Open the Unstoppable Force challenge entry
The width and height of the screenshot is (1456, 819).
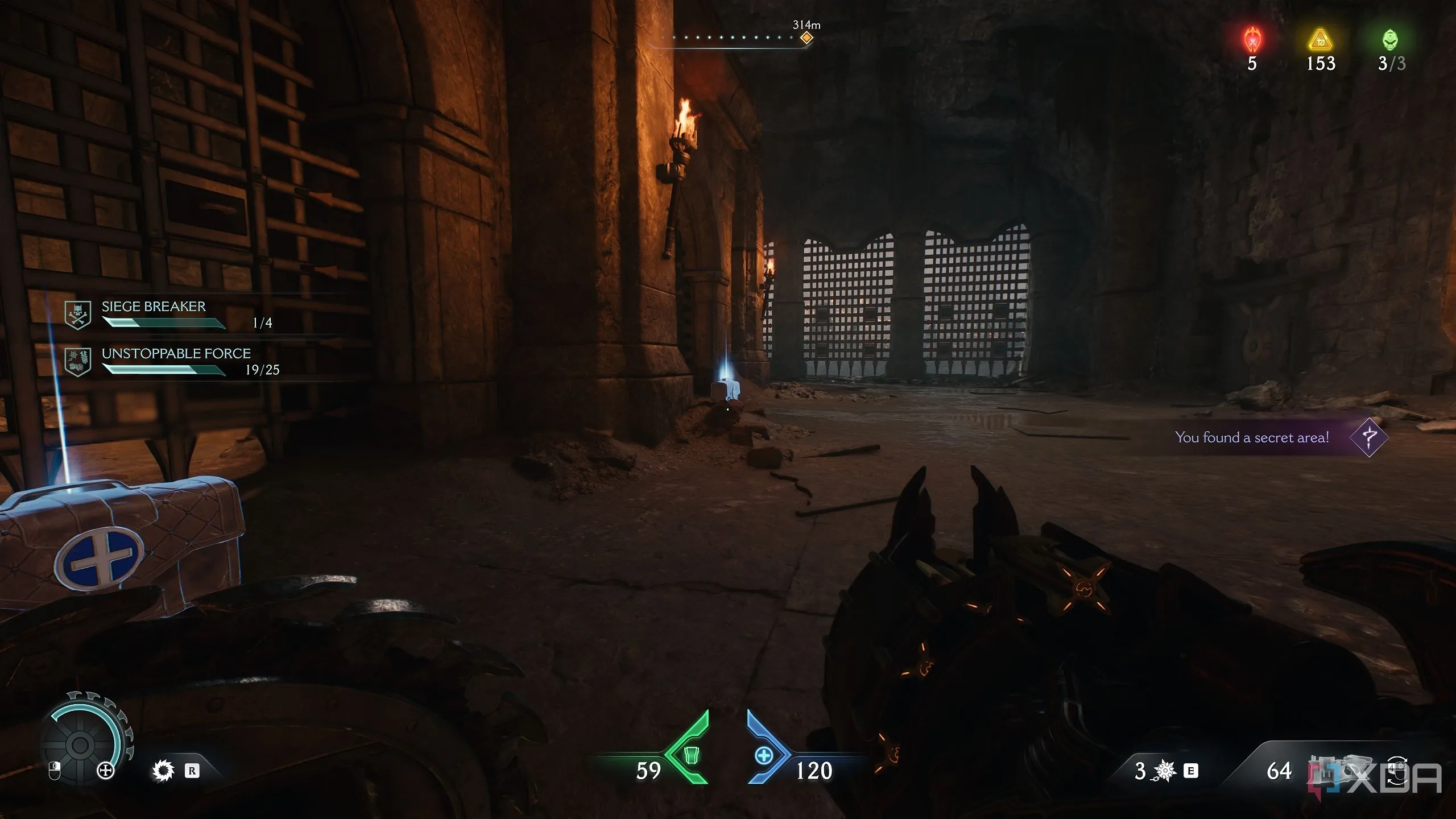176,362
